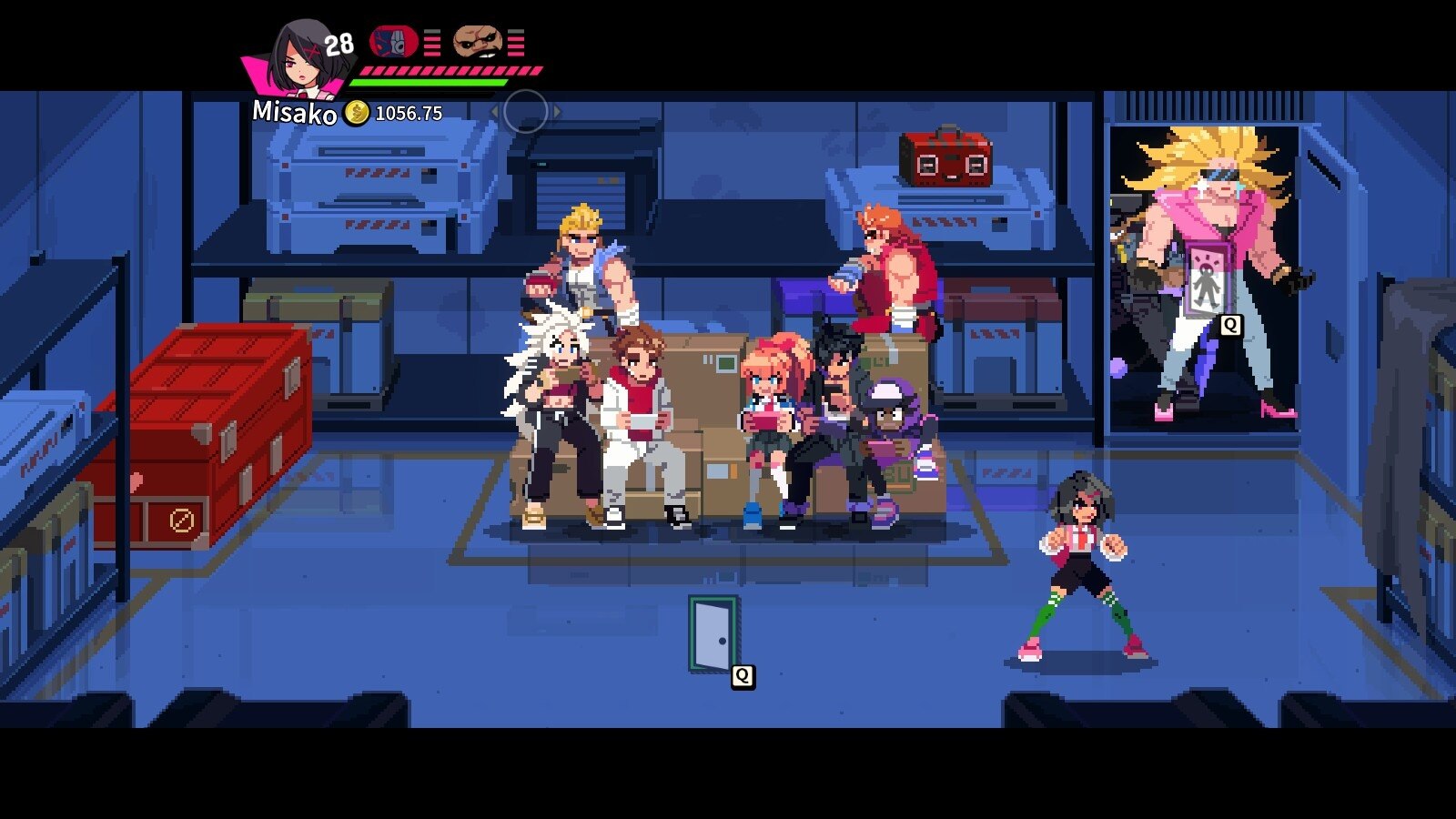This screenshot has width=1456, height=819.
Task: Click the right arrow beside the compass circle
Action: [556, 108]
